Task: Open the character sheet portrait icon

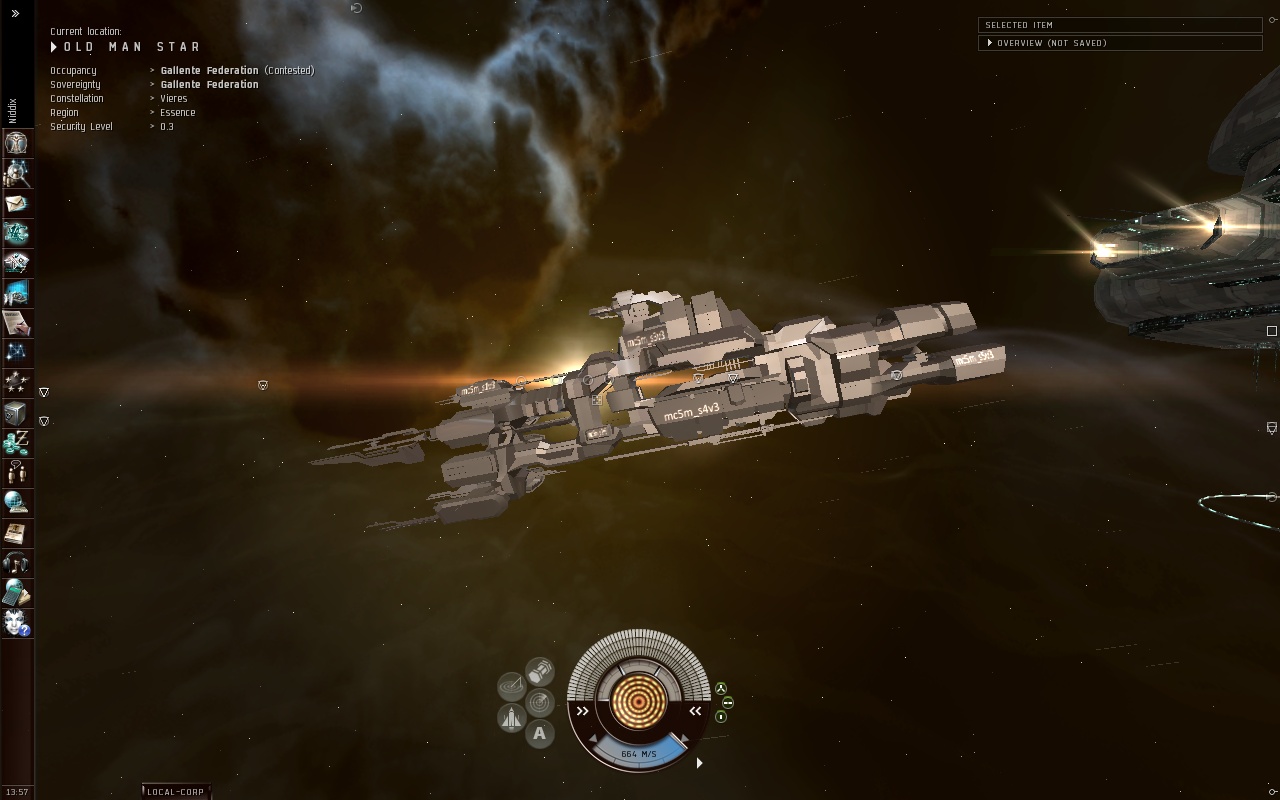Action: (16, 143)
